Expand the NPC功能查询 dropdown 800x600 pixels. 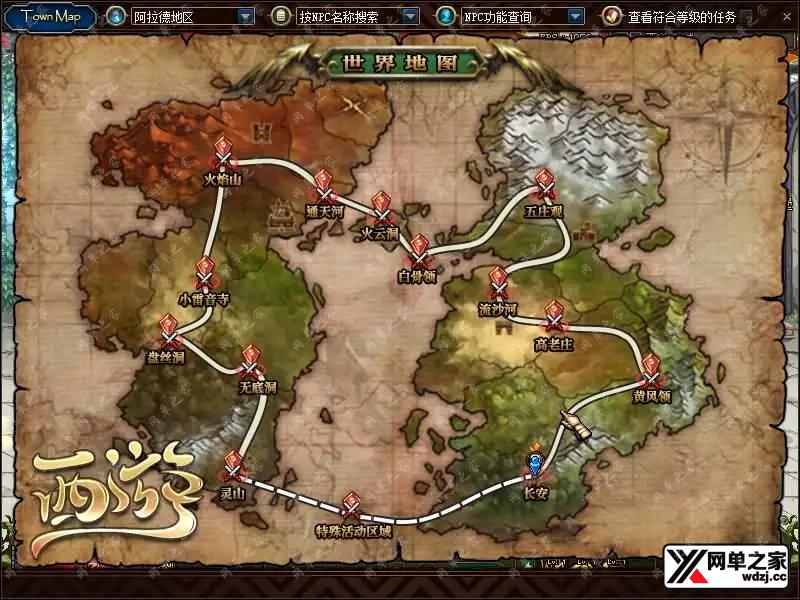575,17
